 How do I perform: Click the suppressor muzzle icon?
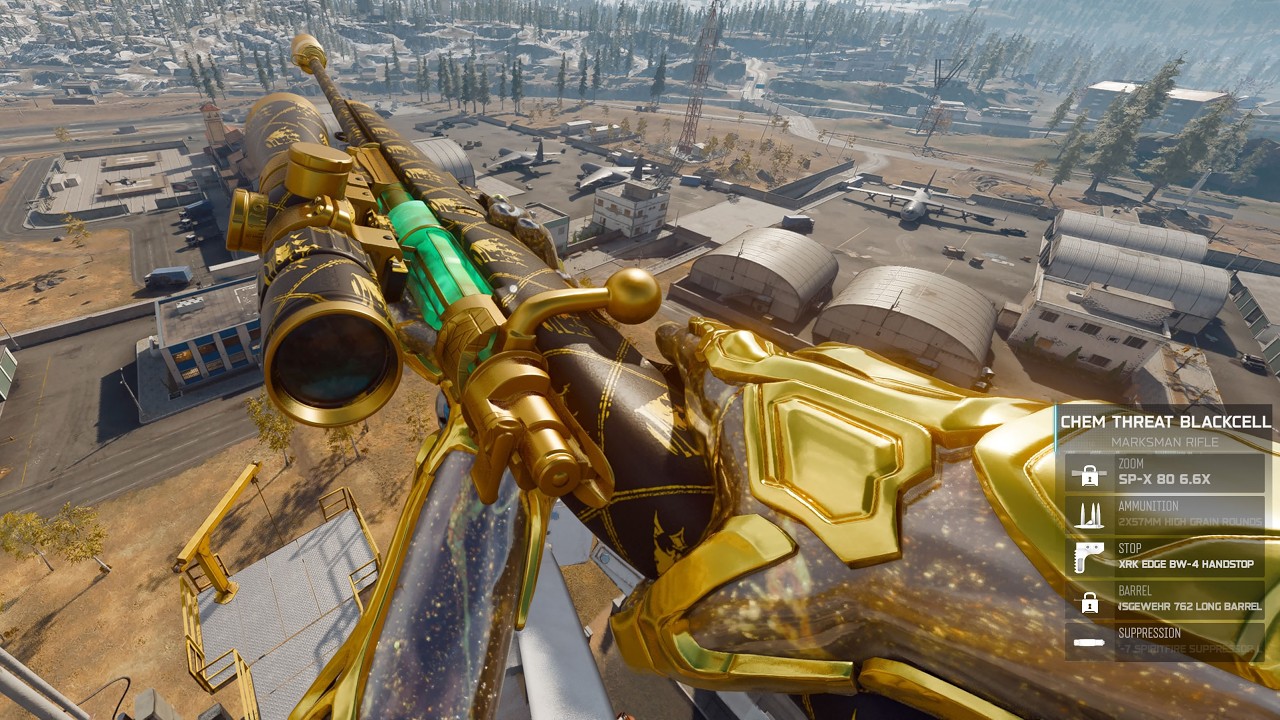(1089, 641)
